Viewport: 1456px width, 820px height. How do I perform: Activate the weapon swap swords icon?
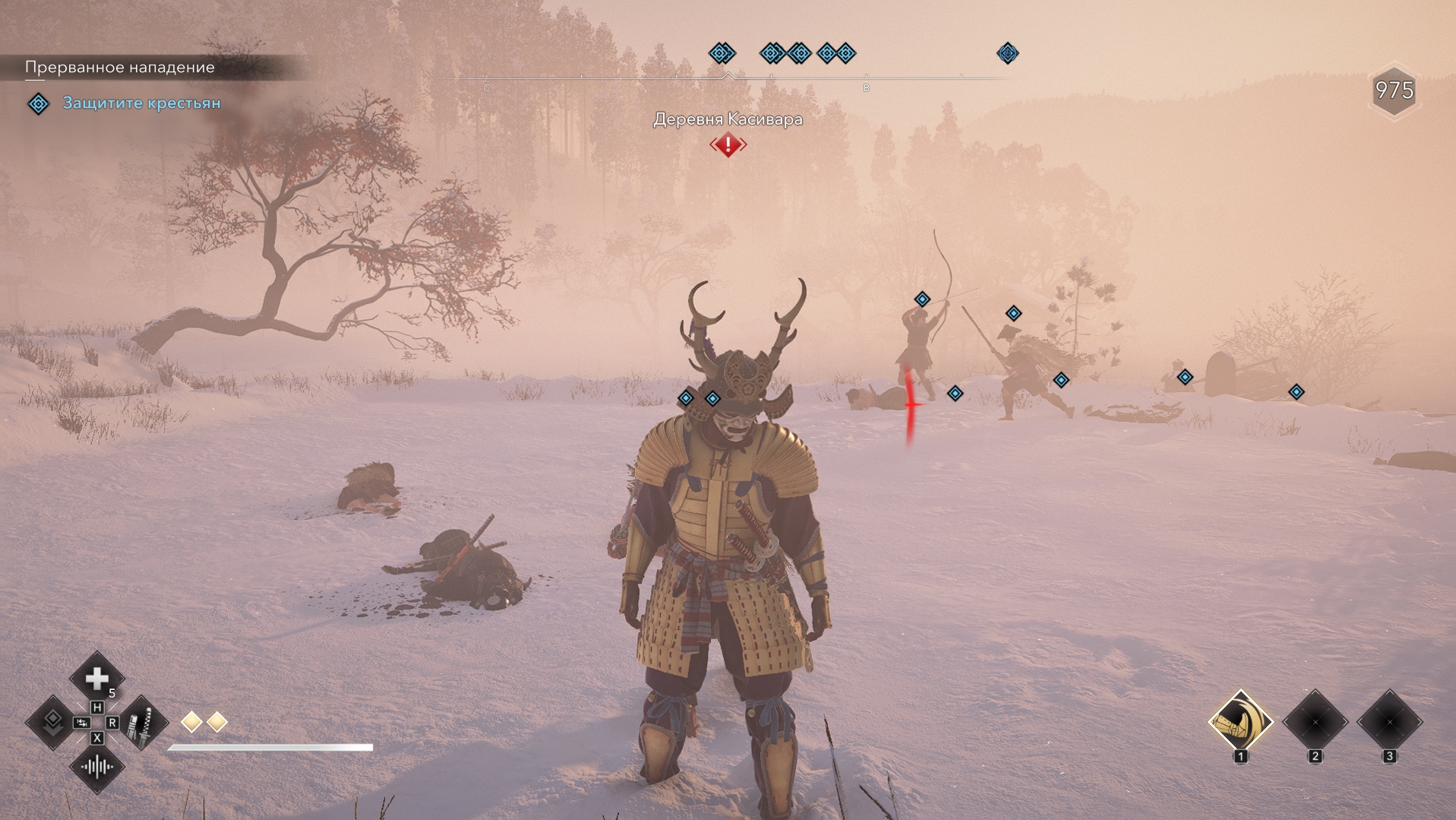click(142, 723)
